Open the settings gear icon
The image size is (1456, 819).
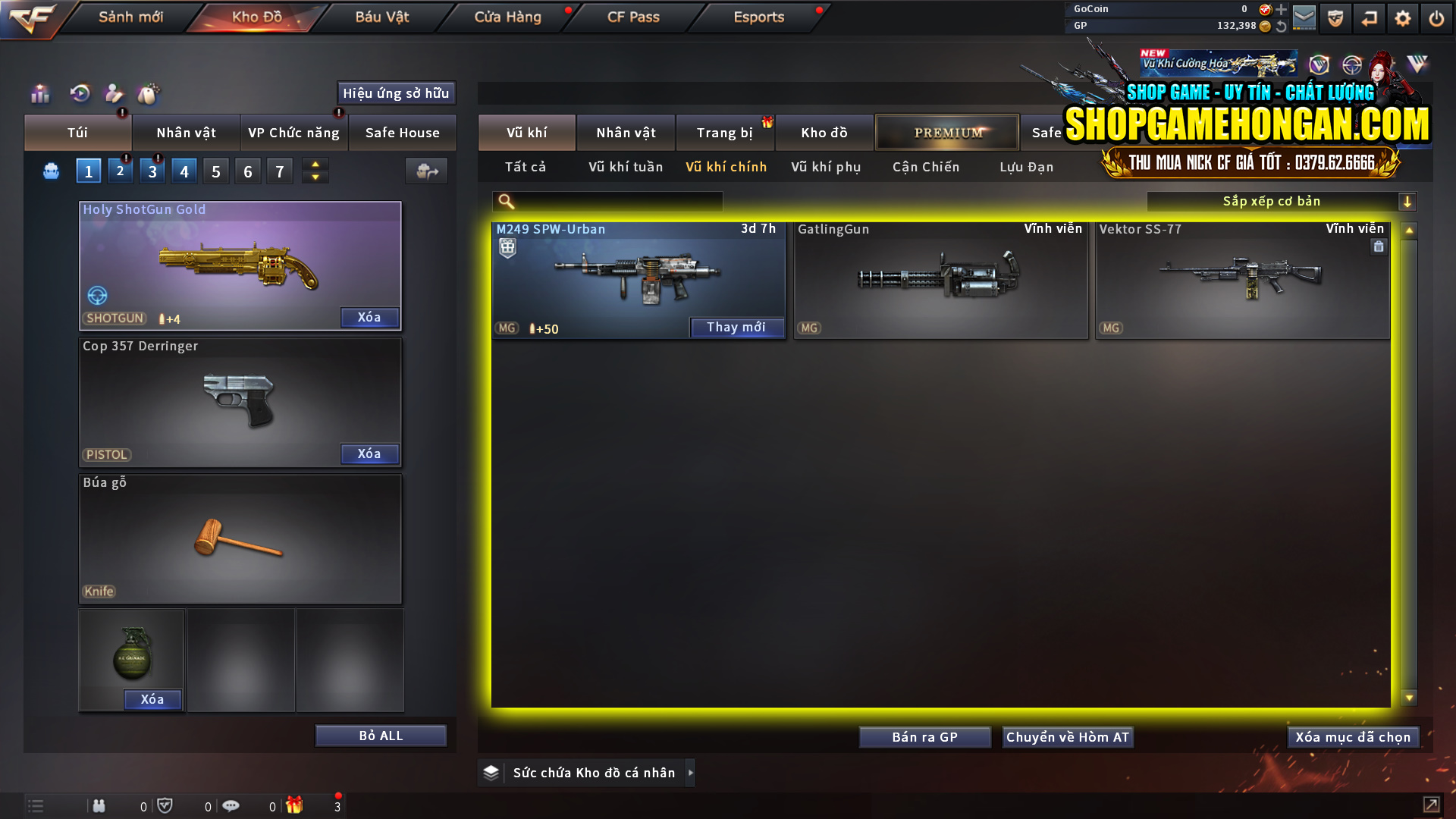coord(1404,17)
